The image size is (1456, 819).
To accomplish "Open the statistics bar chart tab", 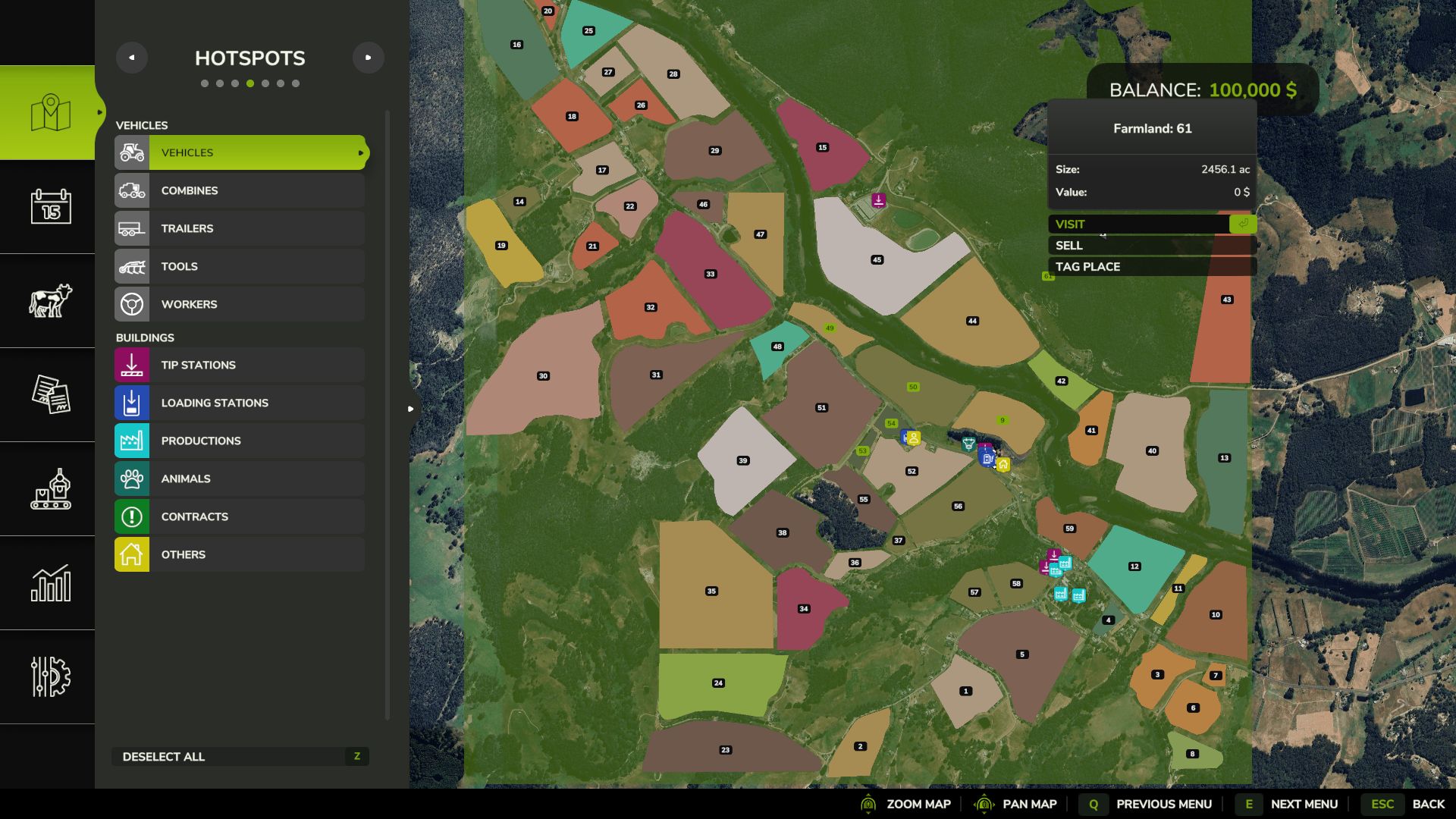I will (x=50, y=582).
